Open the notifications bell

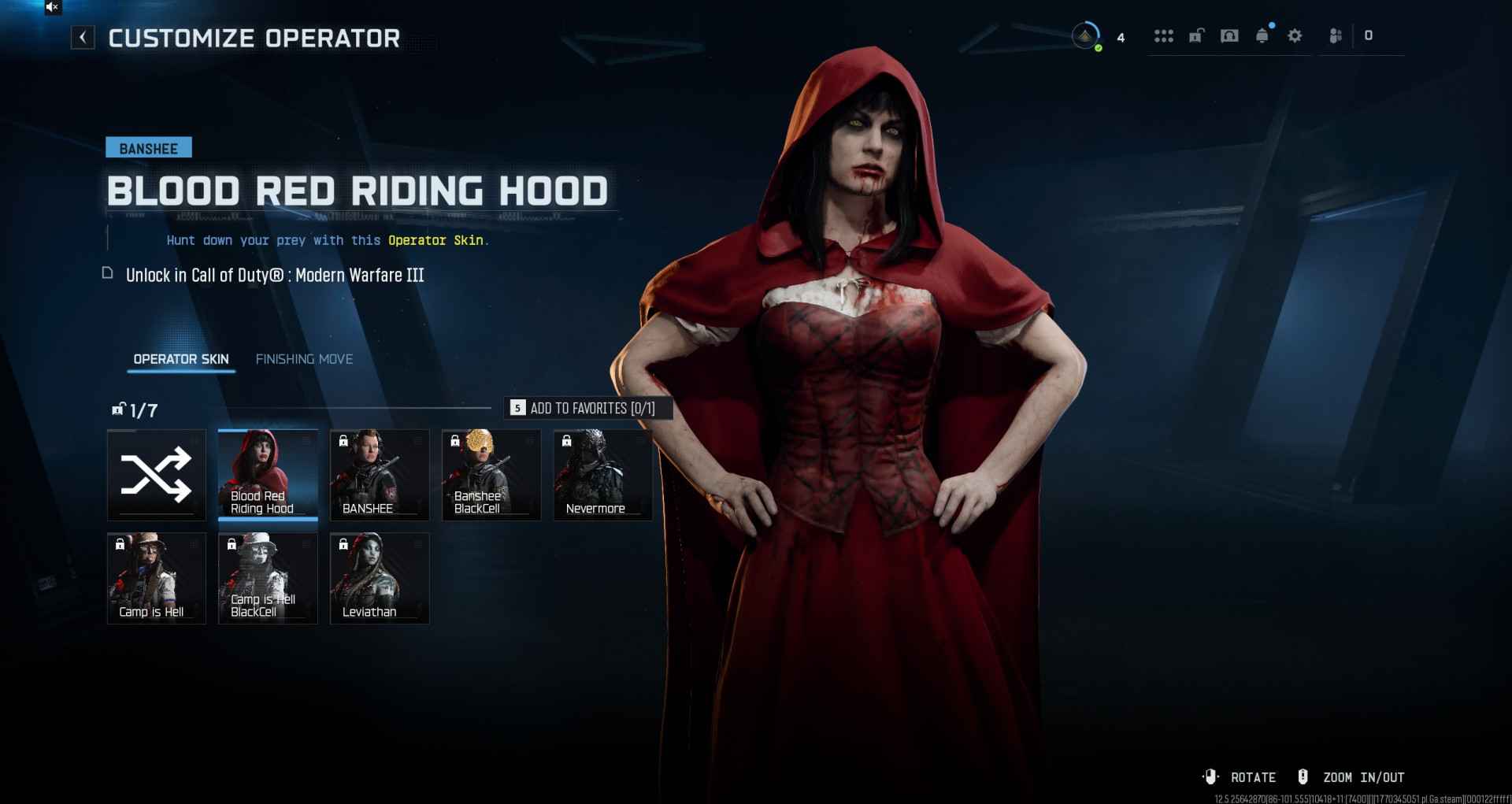click(x=1262, y=35)
